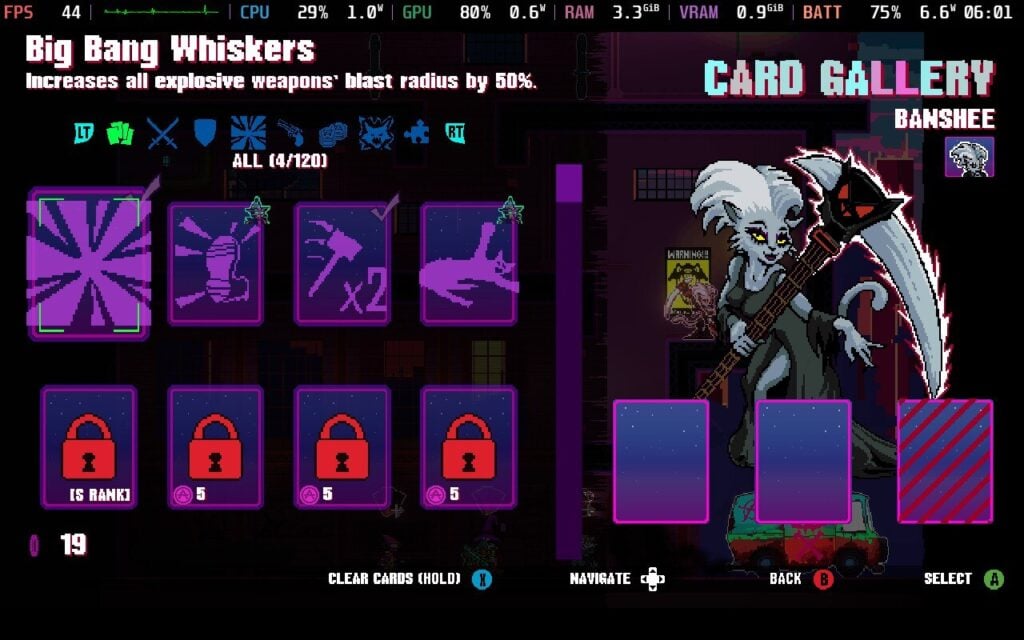Screen dimensions: 1024x640
Task: Filter cards by the revolver category
Action: click(x=290, y=133)
